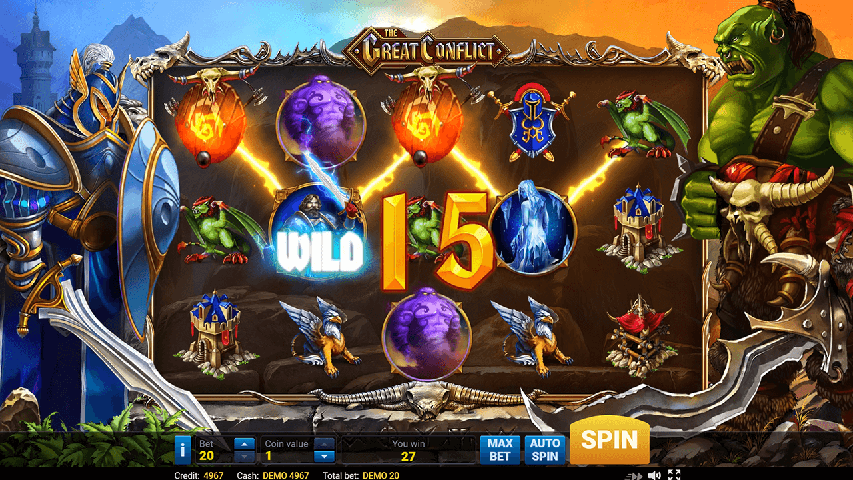853x480 pixels.
Task: Raise the Coin value using up arrow
Action: pyautogui.click(x=324, y=442)
